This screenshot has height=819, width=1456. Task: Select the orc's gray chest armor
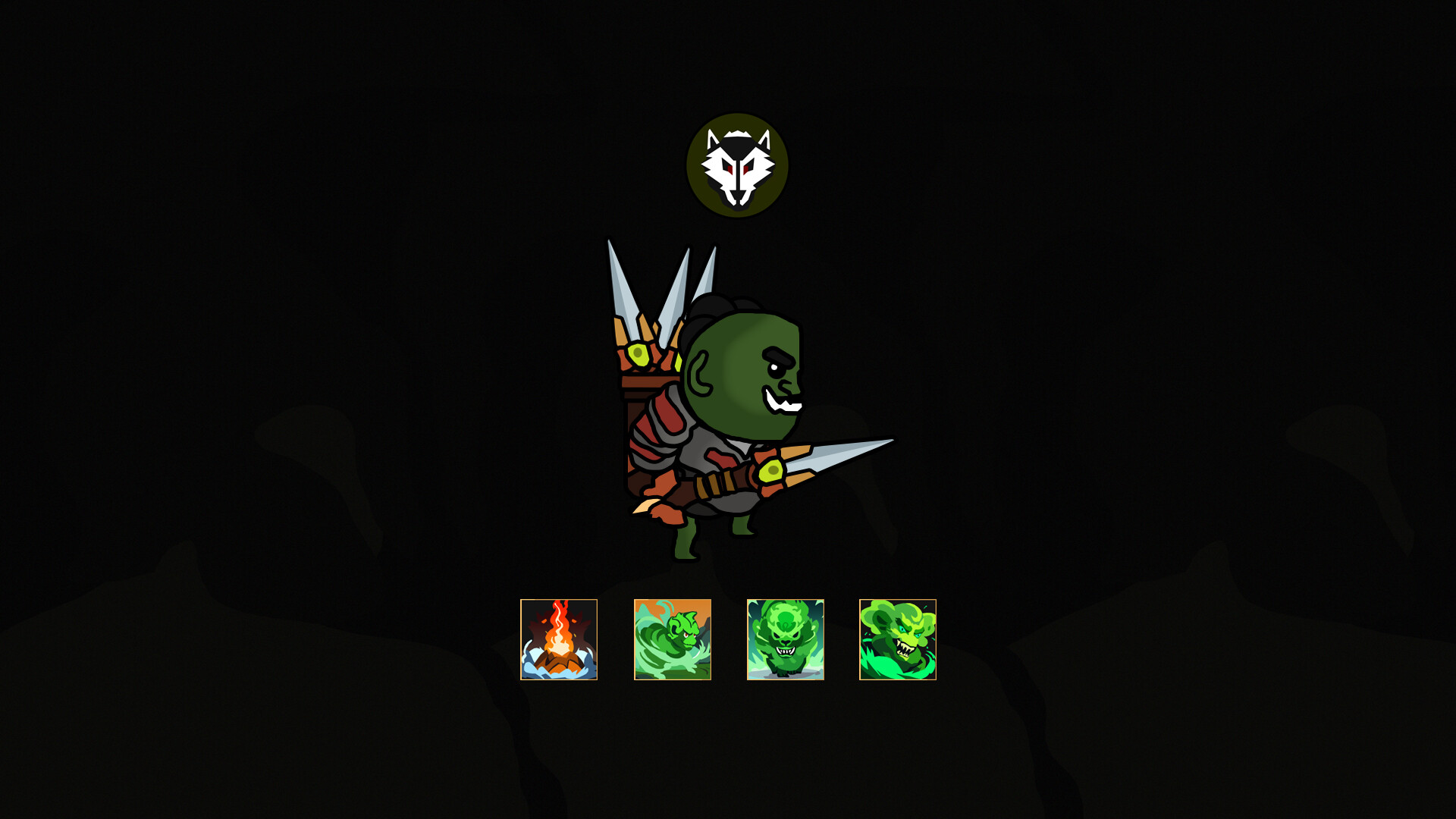click(698, 447)
